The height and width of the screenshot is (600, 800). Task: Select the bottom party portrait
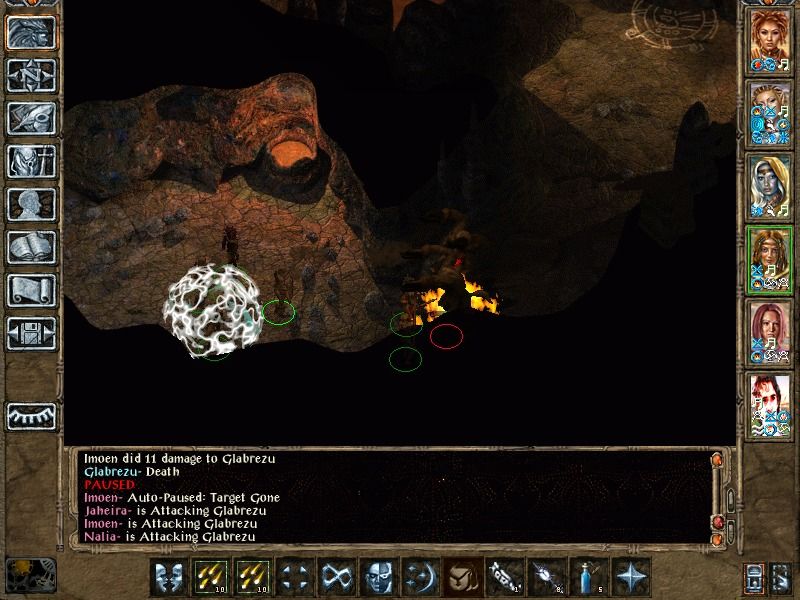tap(769, 404)
